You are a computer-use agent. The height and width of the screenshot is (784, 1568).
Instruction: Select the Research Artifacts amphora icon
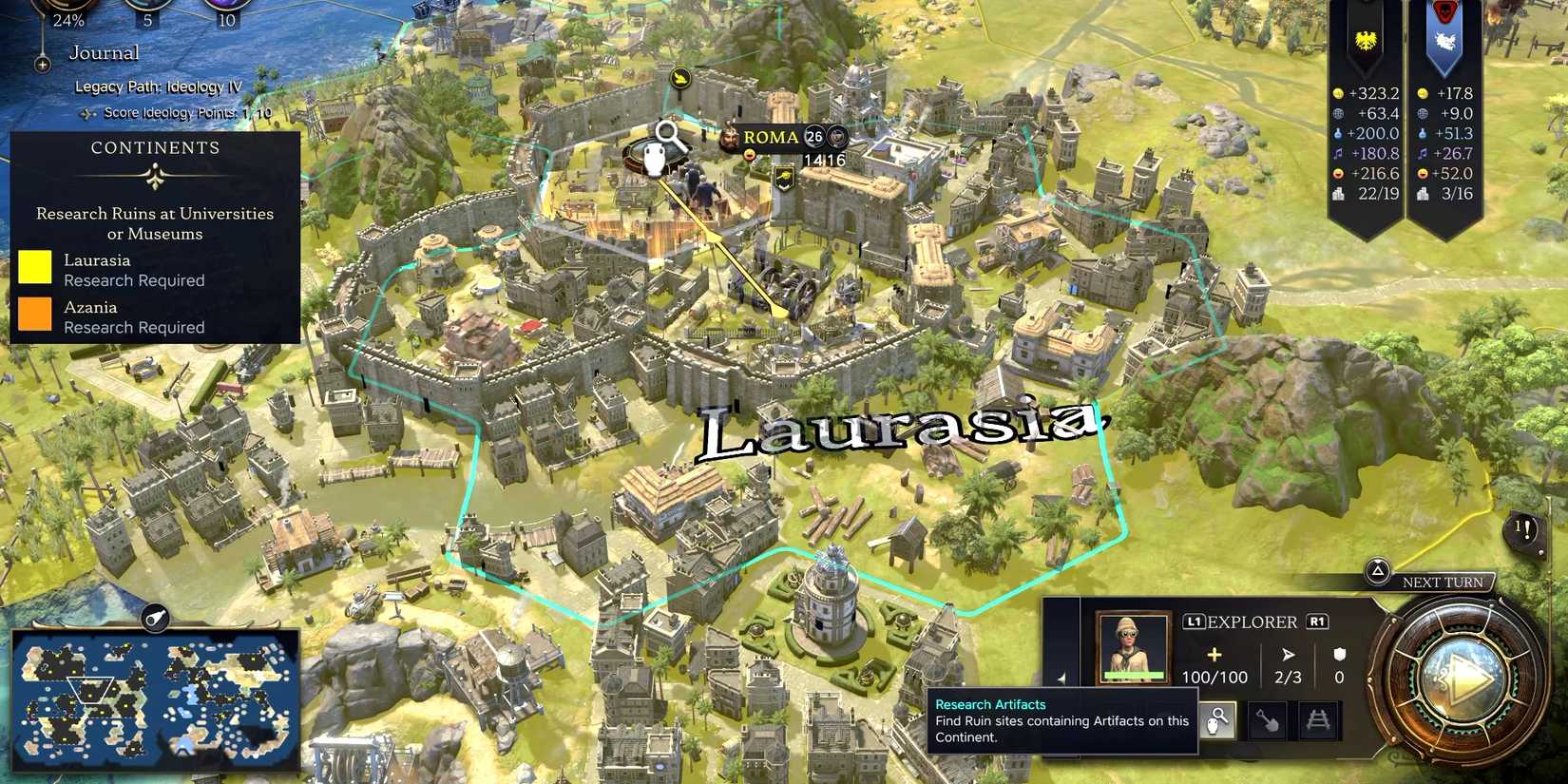(1218, 720)
